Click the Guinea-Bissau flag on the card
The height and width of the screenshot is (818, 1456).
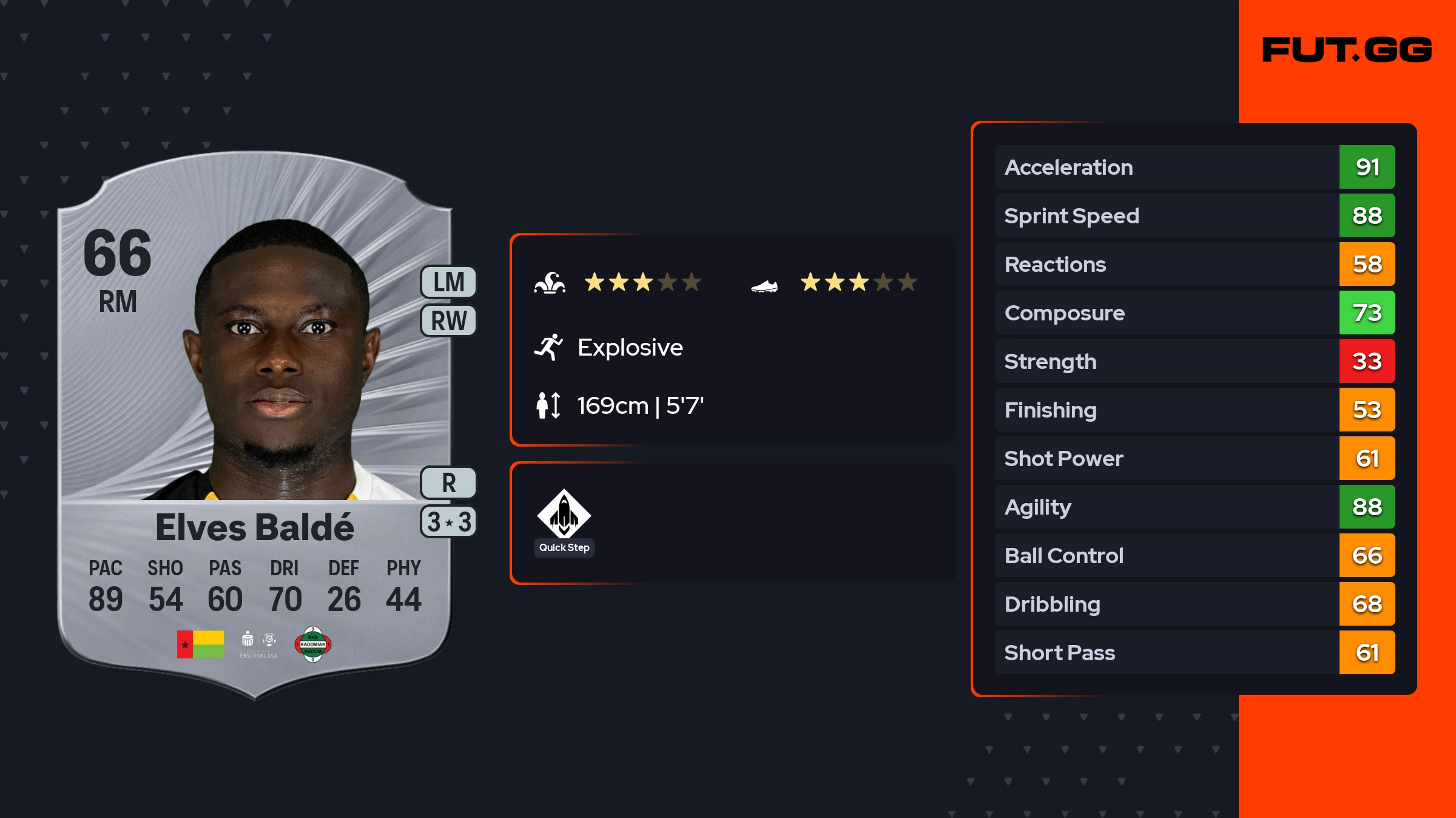tap(200, 644)
